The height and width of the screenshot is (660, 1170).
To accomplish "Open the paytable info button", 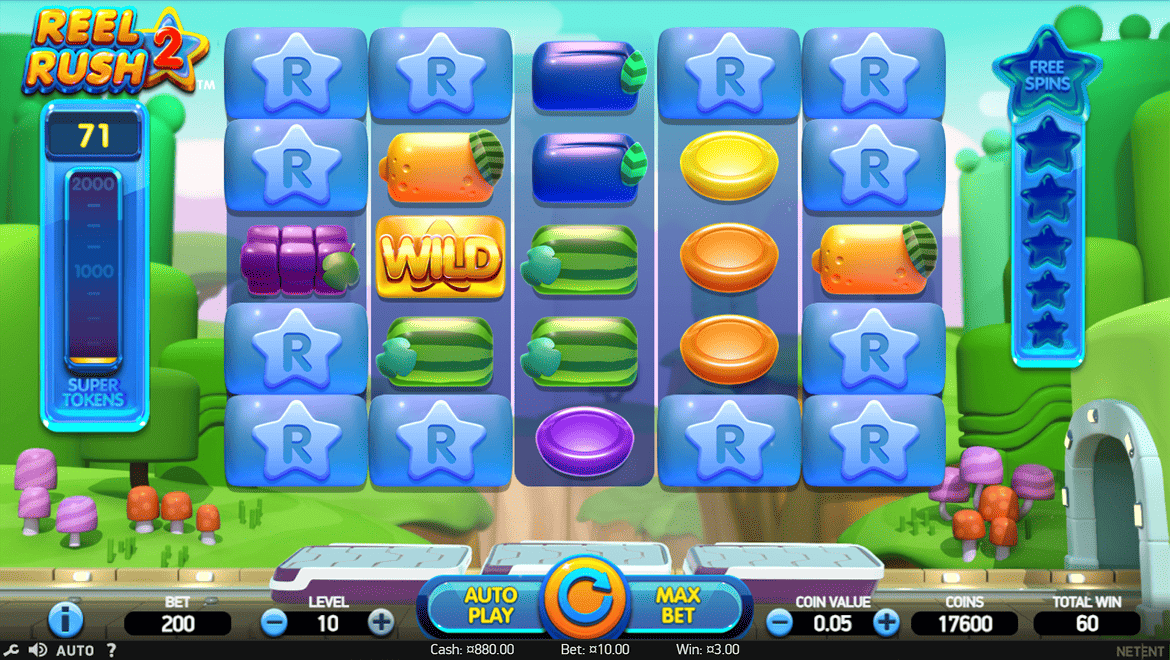I will point(65,620).
